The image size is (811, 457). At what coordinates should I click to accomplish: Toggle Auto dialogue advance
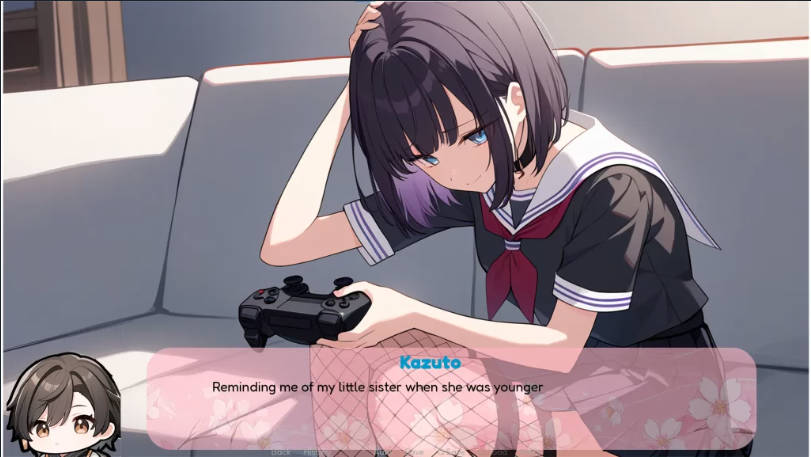tap(383, 452)
